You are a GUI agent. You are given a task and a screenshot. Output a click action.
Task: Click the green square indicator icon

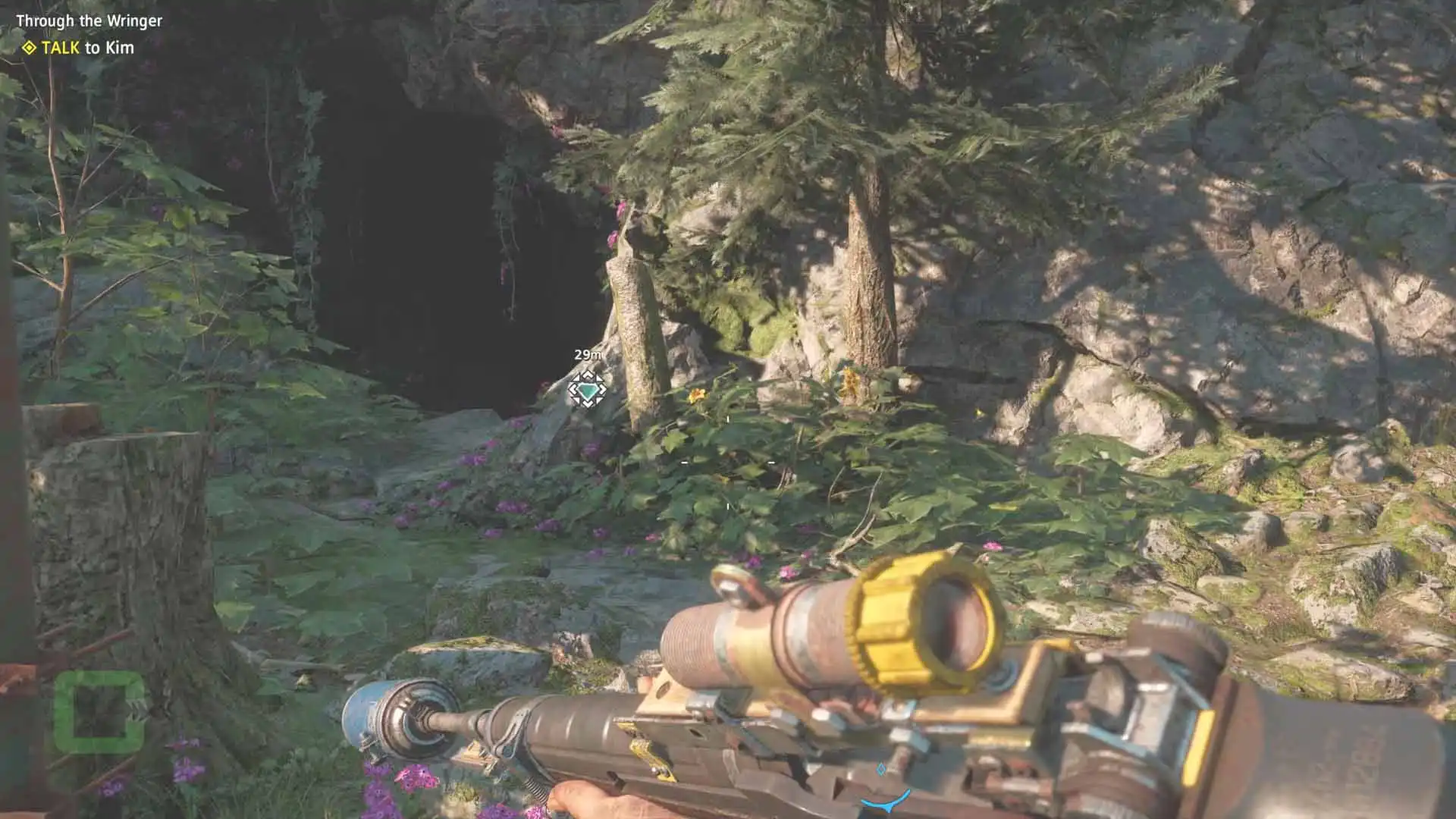tap(99, 713)
